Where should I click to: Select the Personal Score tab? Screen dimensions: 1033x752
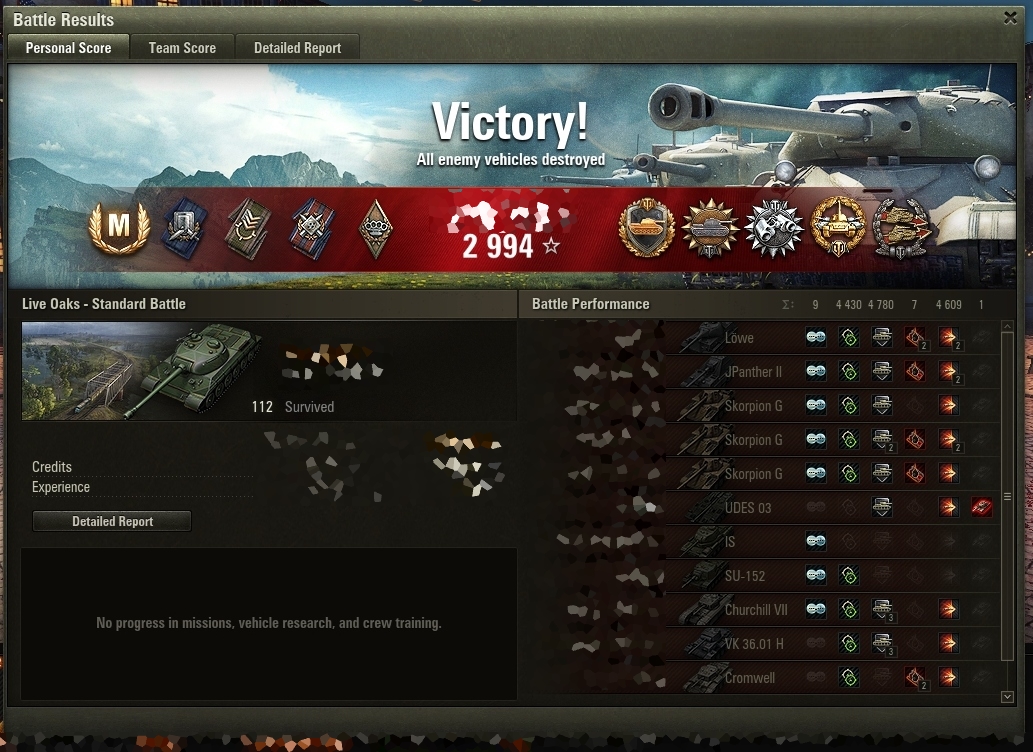68,47
